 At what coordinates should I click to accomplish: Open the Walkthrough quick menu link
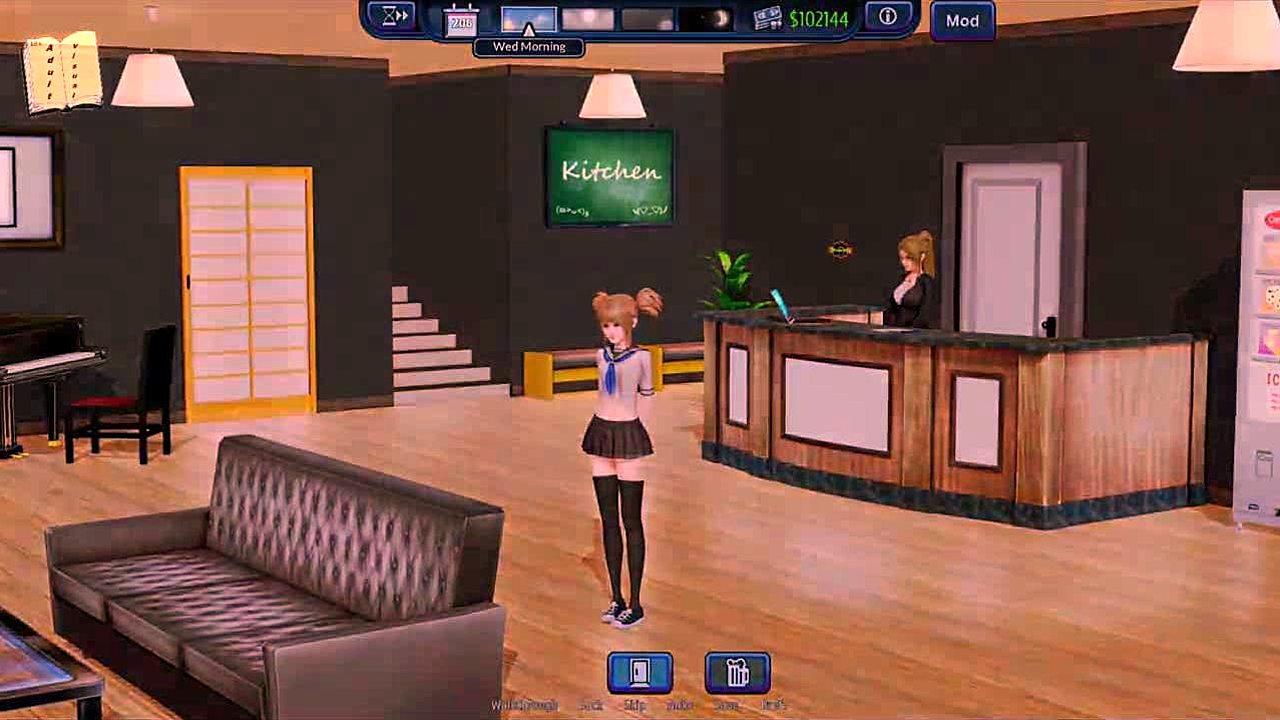coord(524,705)
